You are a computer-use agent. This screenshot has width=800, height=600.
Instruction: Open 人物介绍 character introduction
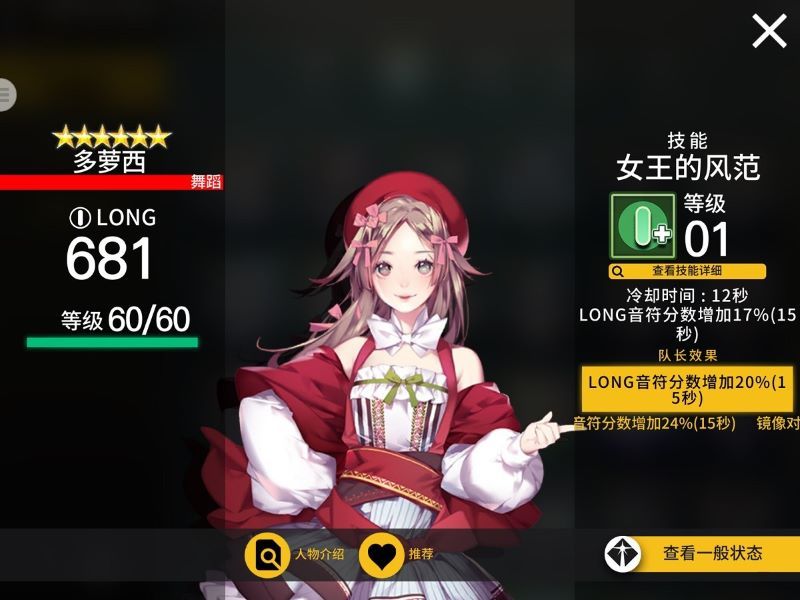click(296, 554)
